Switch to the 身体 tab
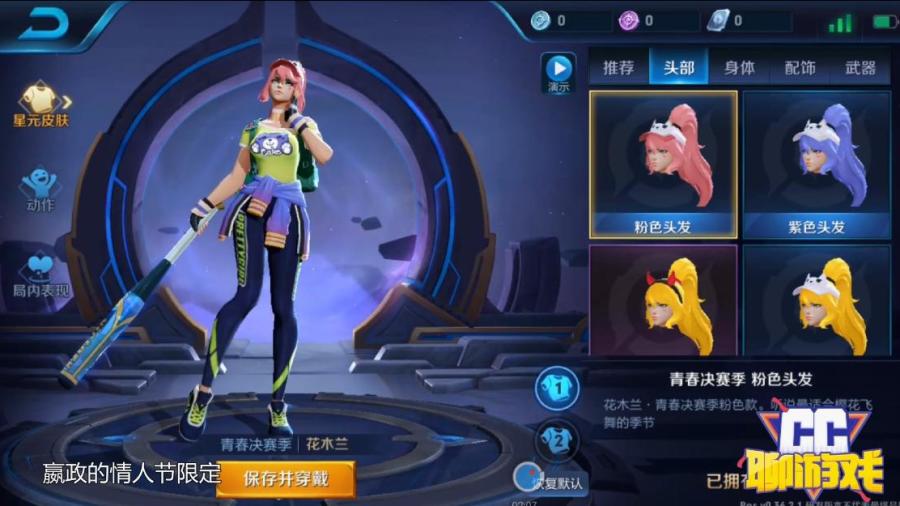Image resolution: width=900 pixels, height=506 pixels. click(739, 68)
